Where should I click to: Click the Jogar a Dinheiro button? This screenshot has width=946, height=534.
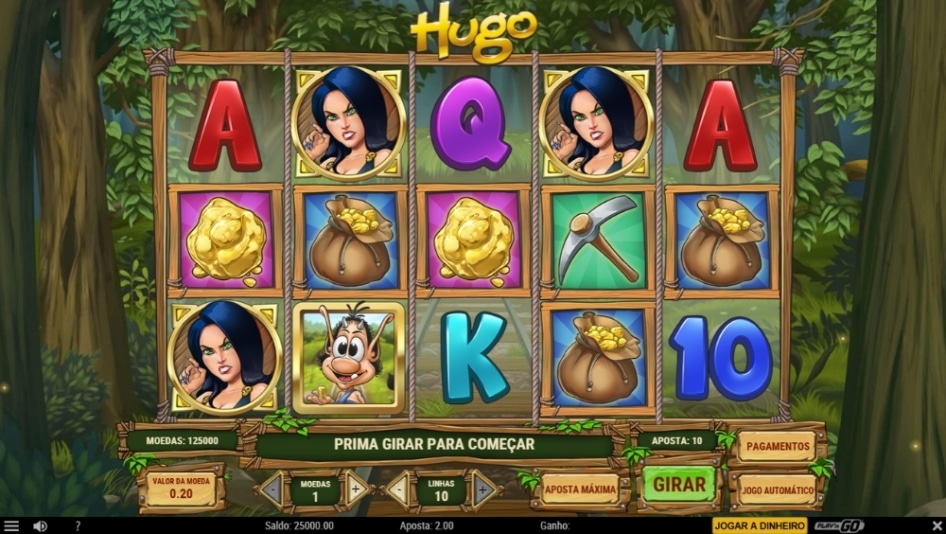point(759,526)
